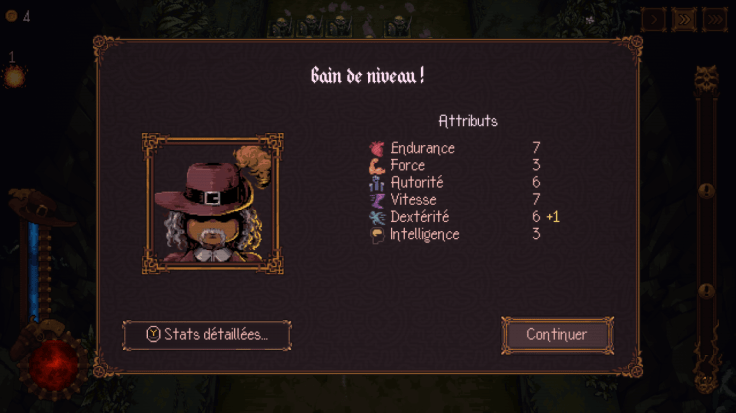
Task: Activate triple-arrow fastest speed
Action: pos(714,19)
